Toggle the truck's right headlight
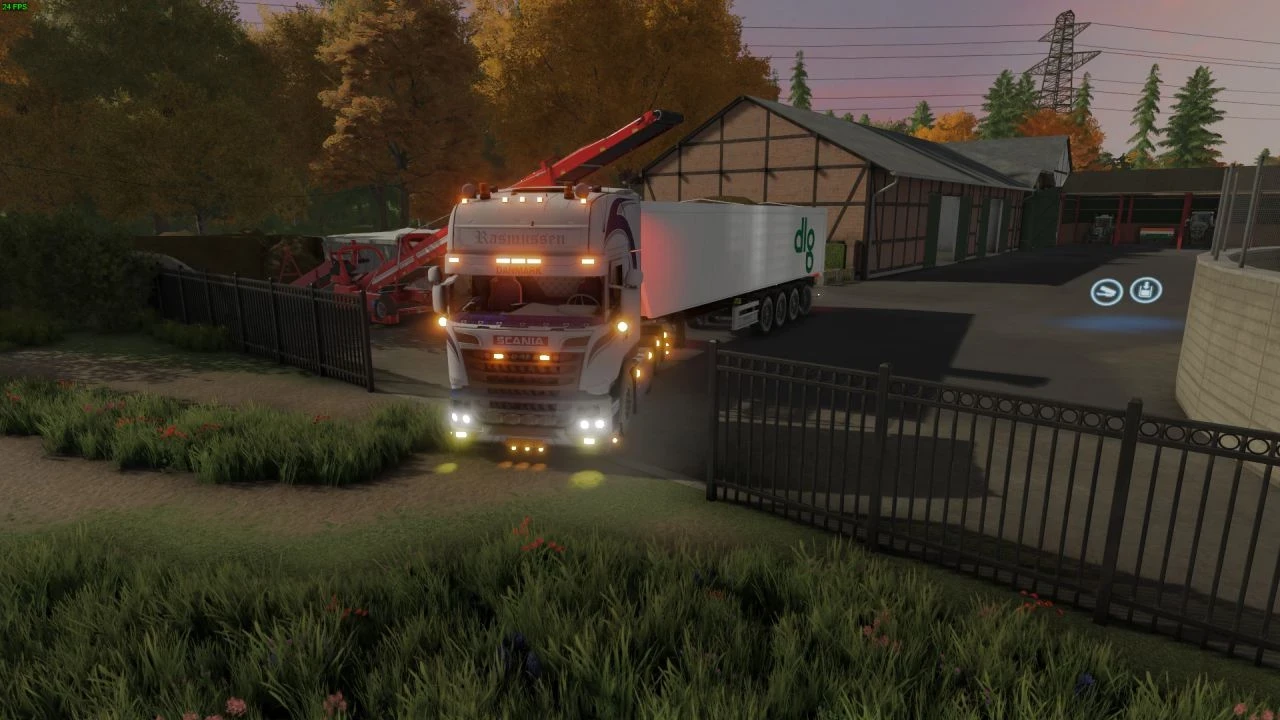Viewport: 1280px width, 720px height. (x=591, y=423)
